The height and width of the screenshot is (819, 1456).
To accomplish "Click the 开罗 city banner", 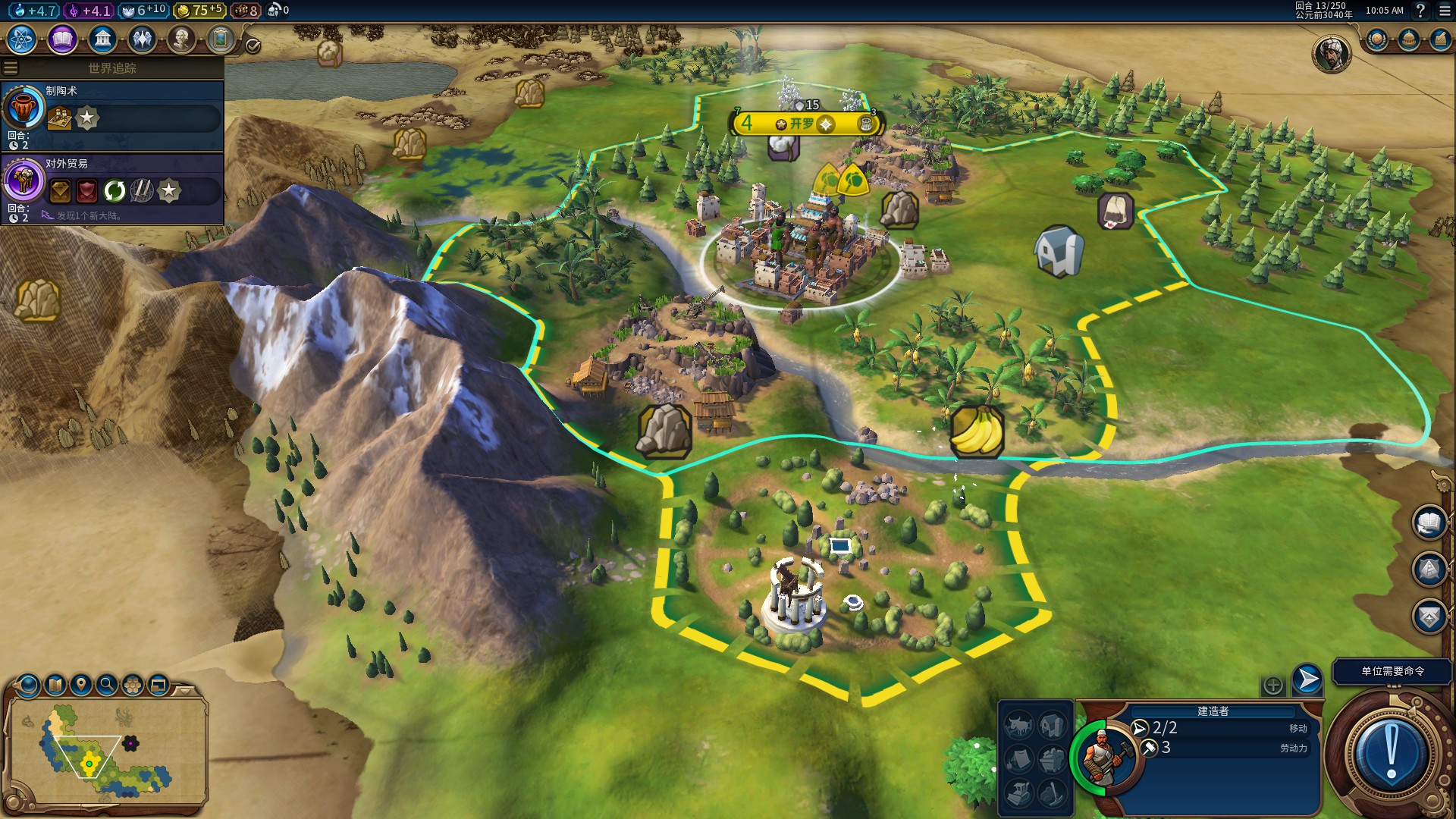I will click(802, 124).
